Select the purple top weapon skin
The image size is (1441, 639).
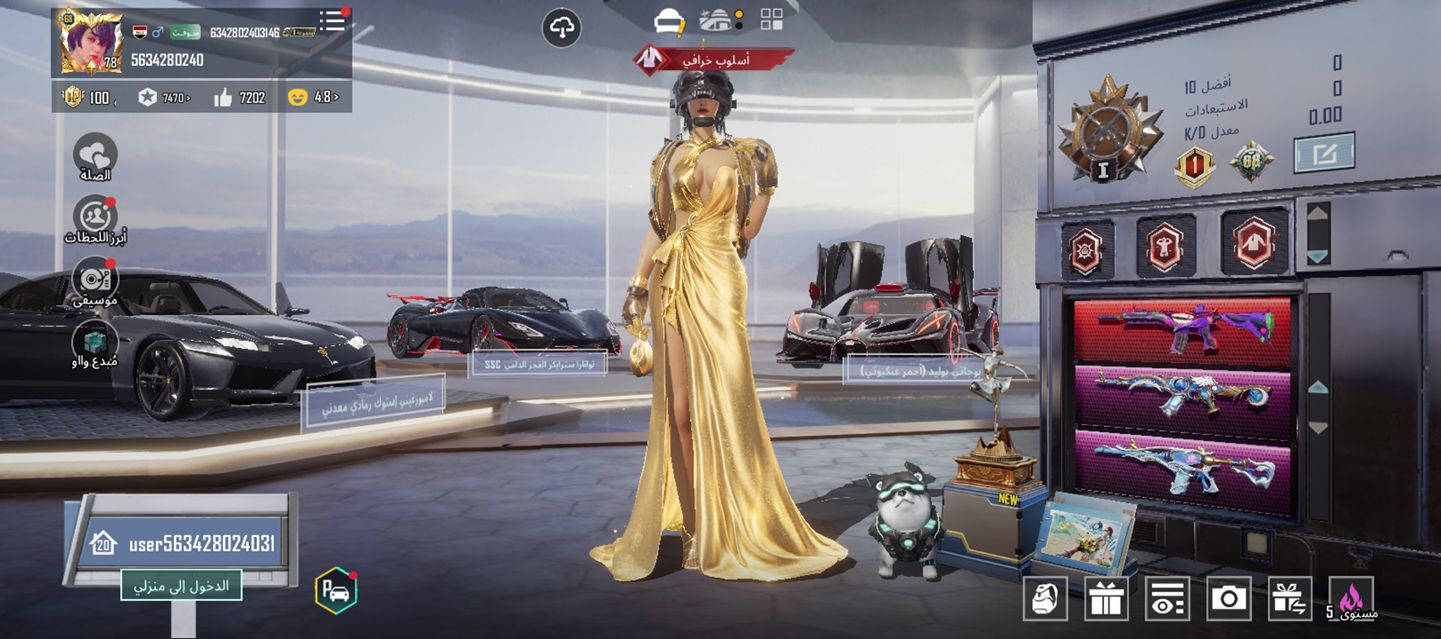tap(1182, 329)
